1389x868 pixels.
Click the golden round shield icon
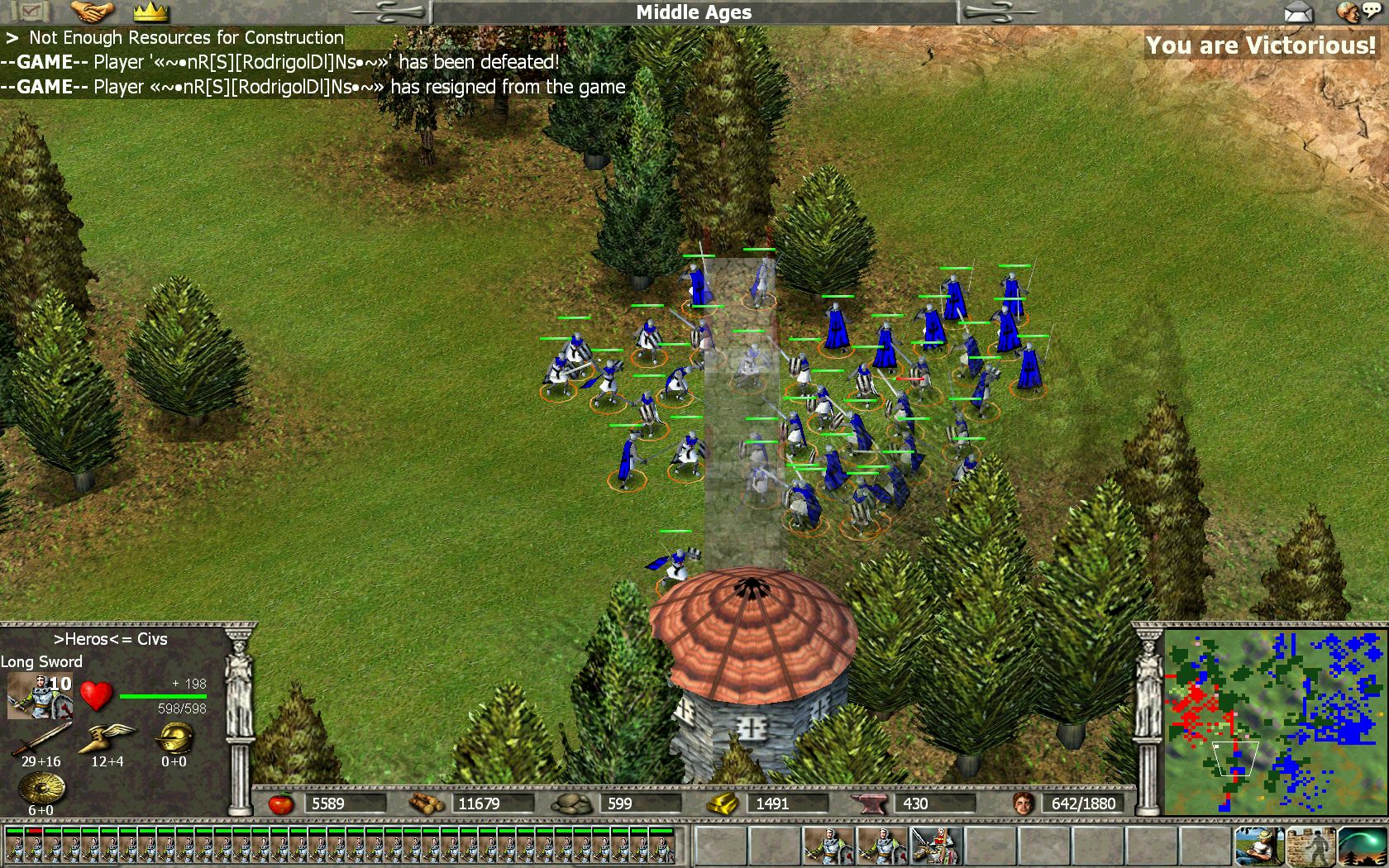[41, 788]
